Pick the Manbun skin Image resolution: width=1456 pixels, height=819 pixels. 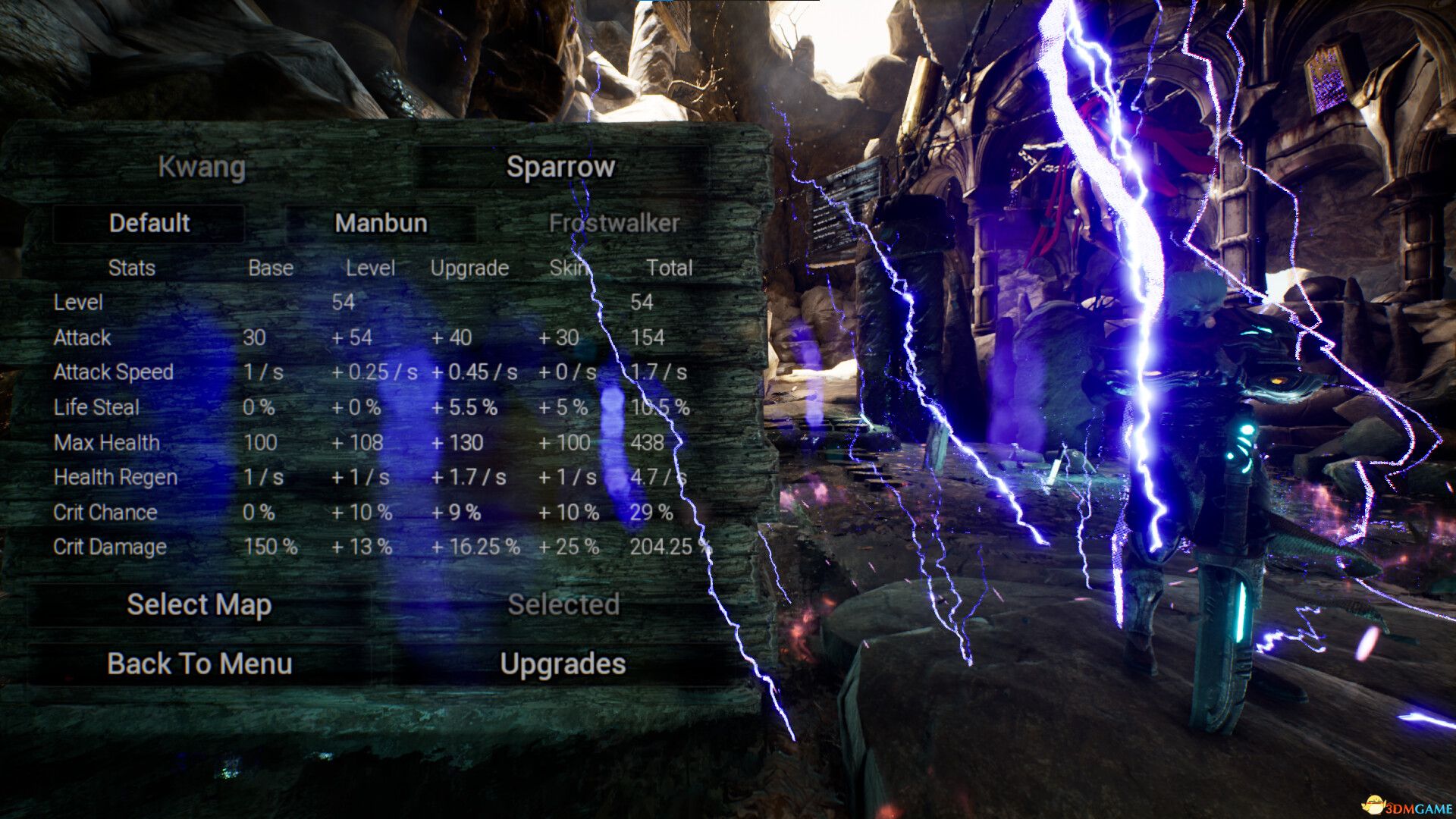pos(381,223)
